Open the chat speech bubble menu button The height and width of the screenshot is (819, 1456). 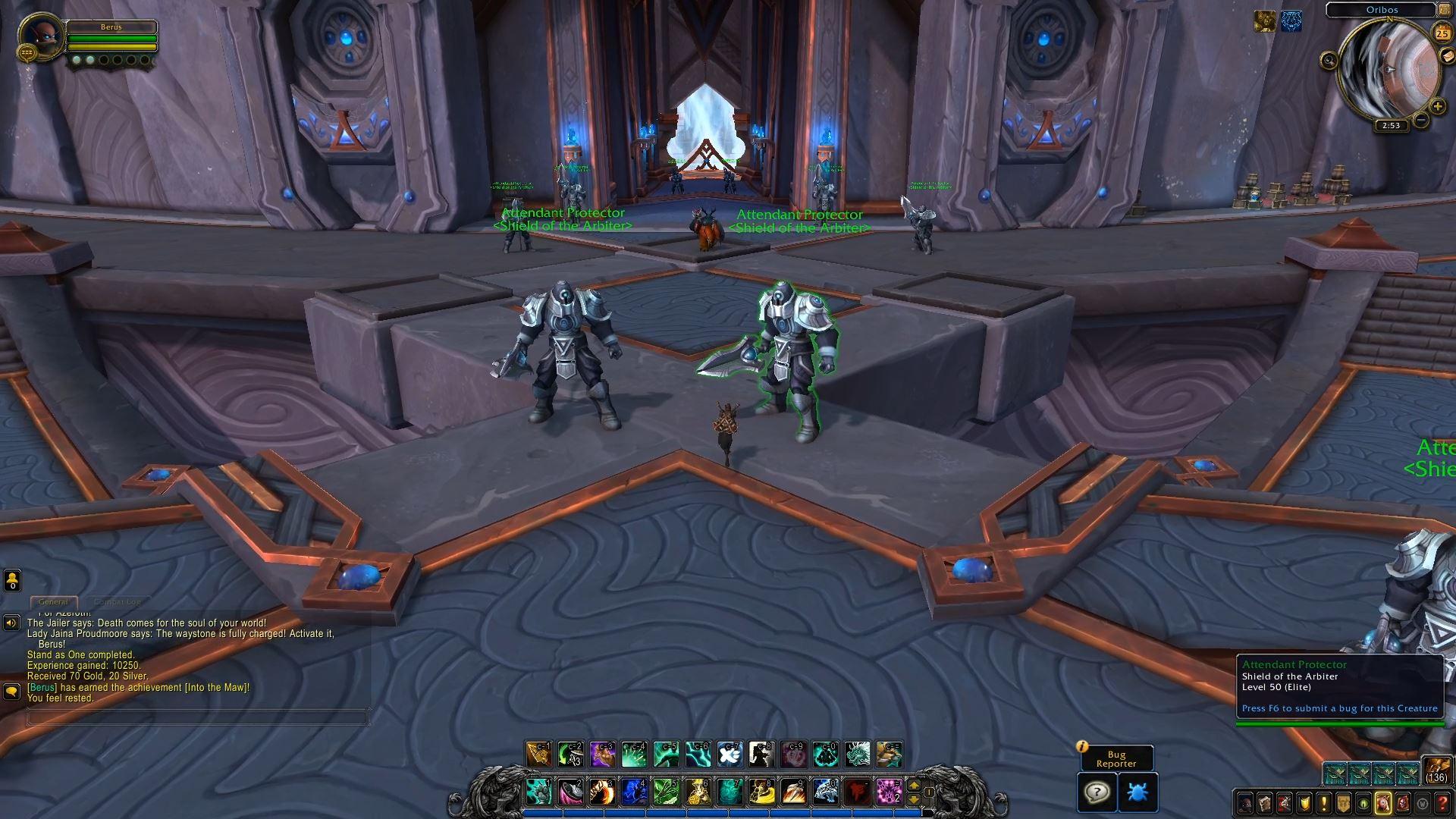(11, 692)
